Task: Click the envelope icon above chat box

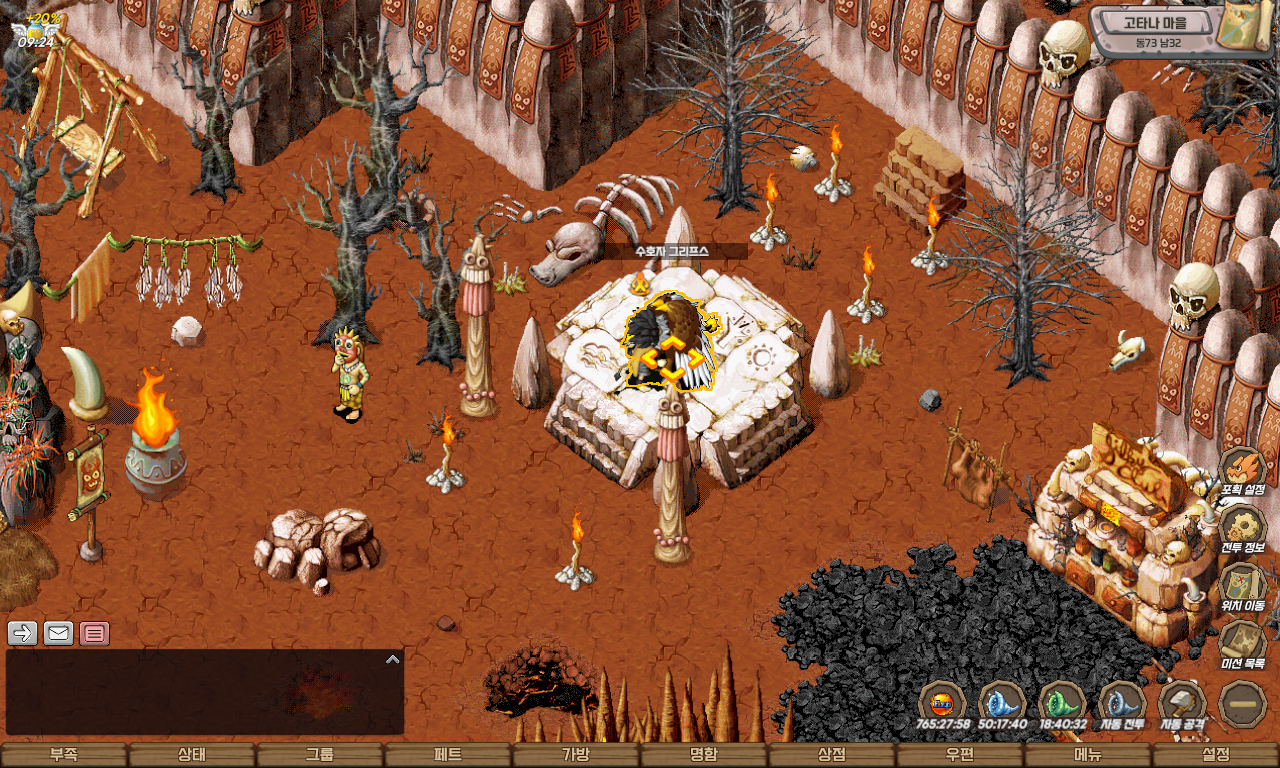Action: pos(59,633)
